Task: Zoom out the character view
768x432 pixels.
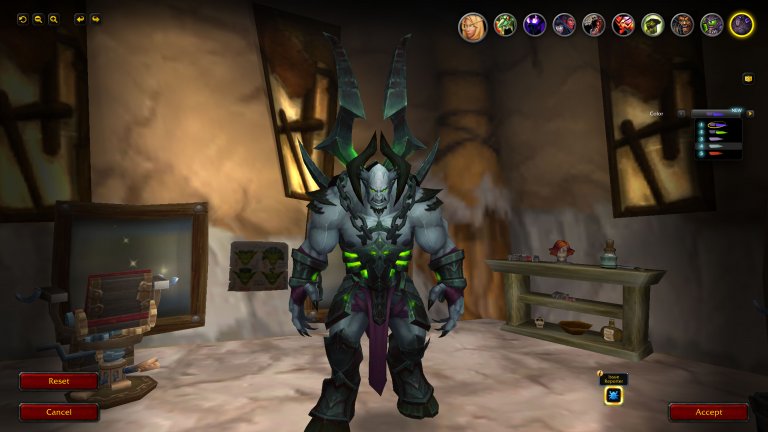Action: point(38,19)
